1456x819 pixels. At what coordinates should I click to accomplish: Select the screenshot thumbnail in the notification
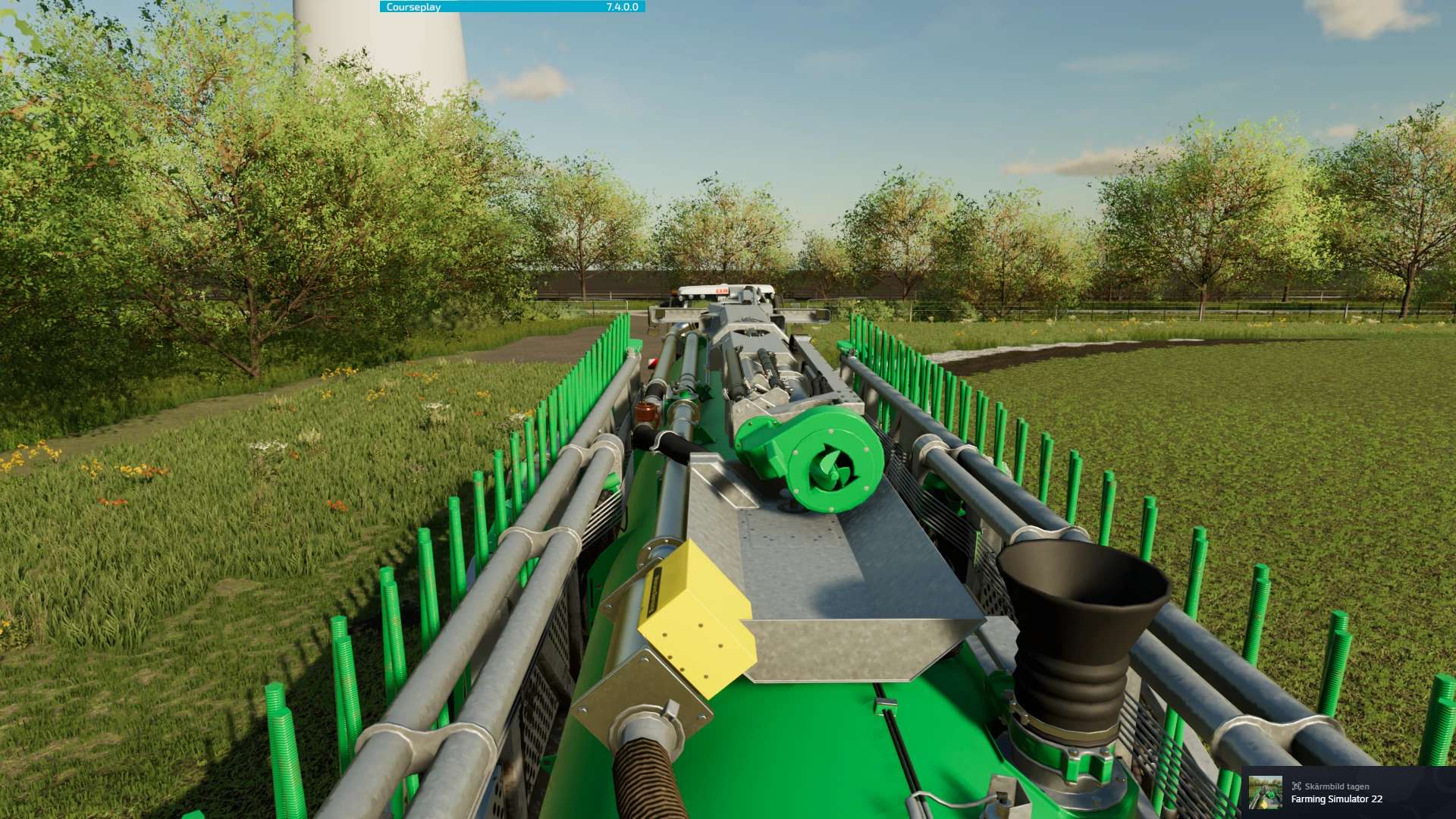[1265, 792]
